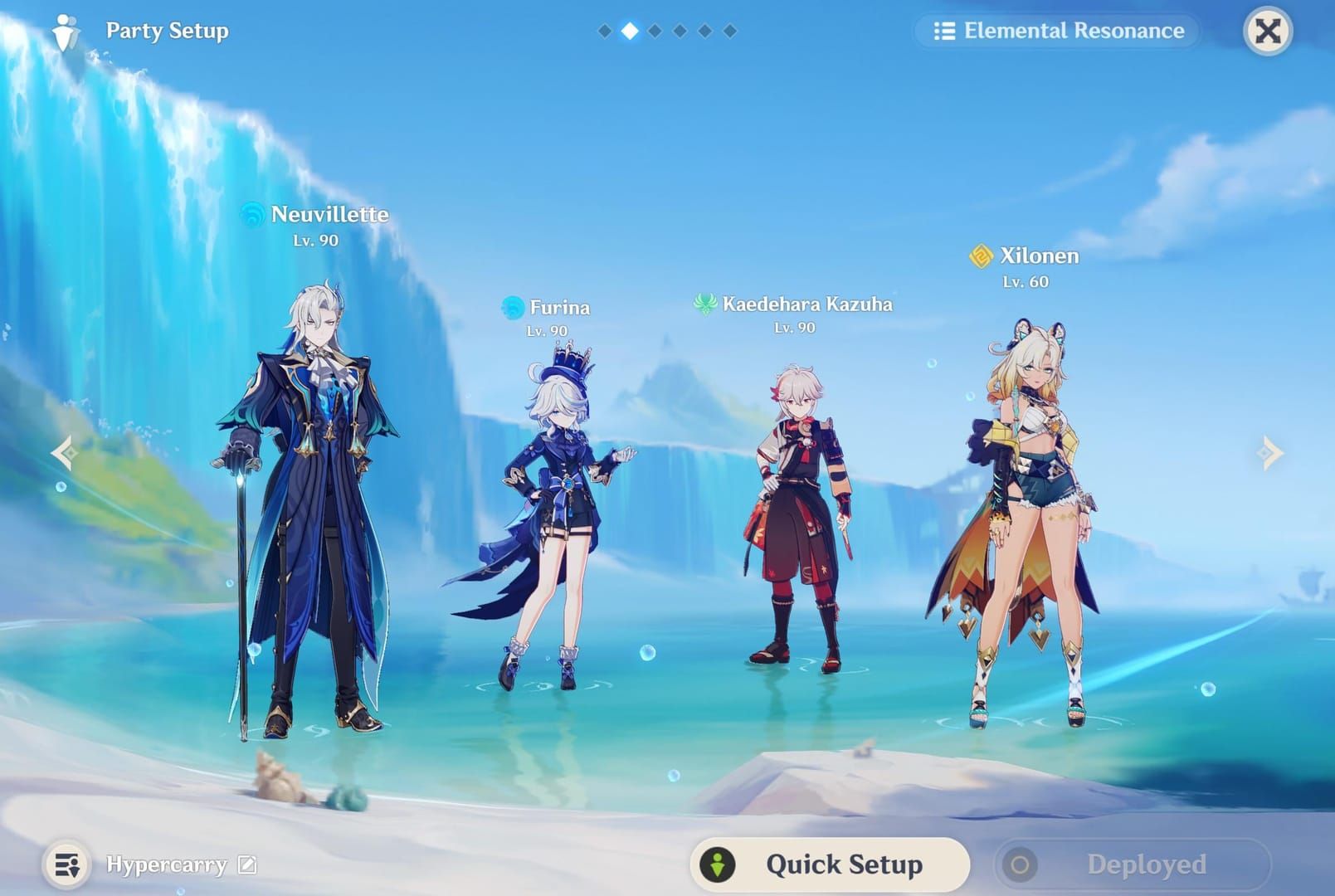Open Elemental Resonance details

[1058, 32]
